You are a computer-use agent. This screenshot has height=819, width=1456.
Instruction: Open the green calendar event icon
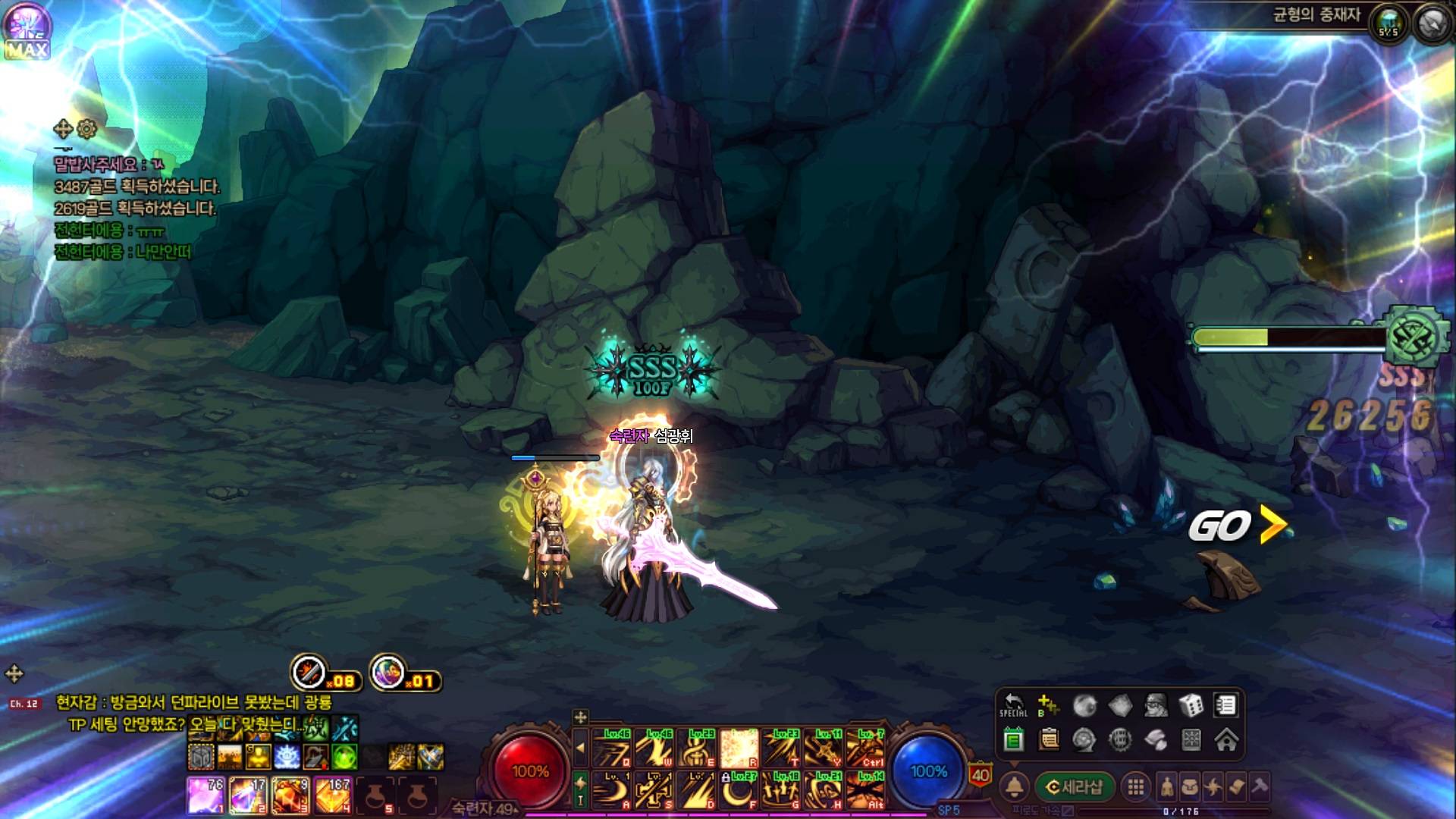(x=1013, y=739)
